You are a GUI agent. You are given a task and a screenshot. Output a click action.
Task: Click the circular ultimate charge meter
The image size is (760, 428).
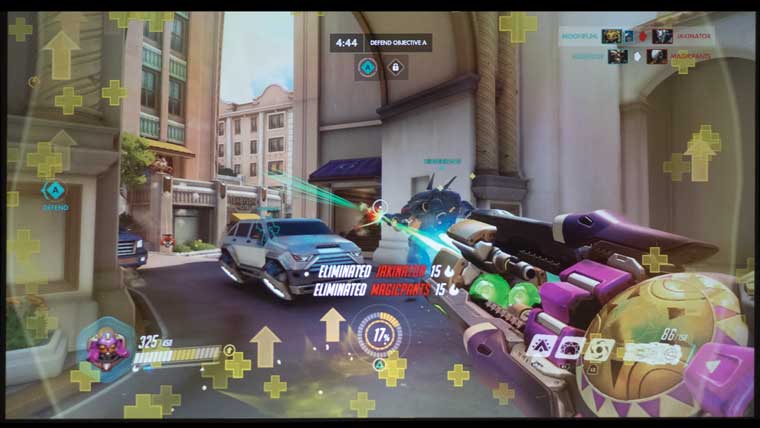381,335
